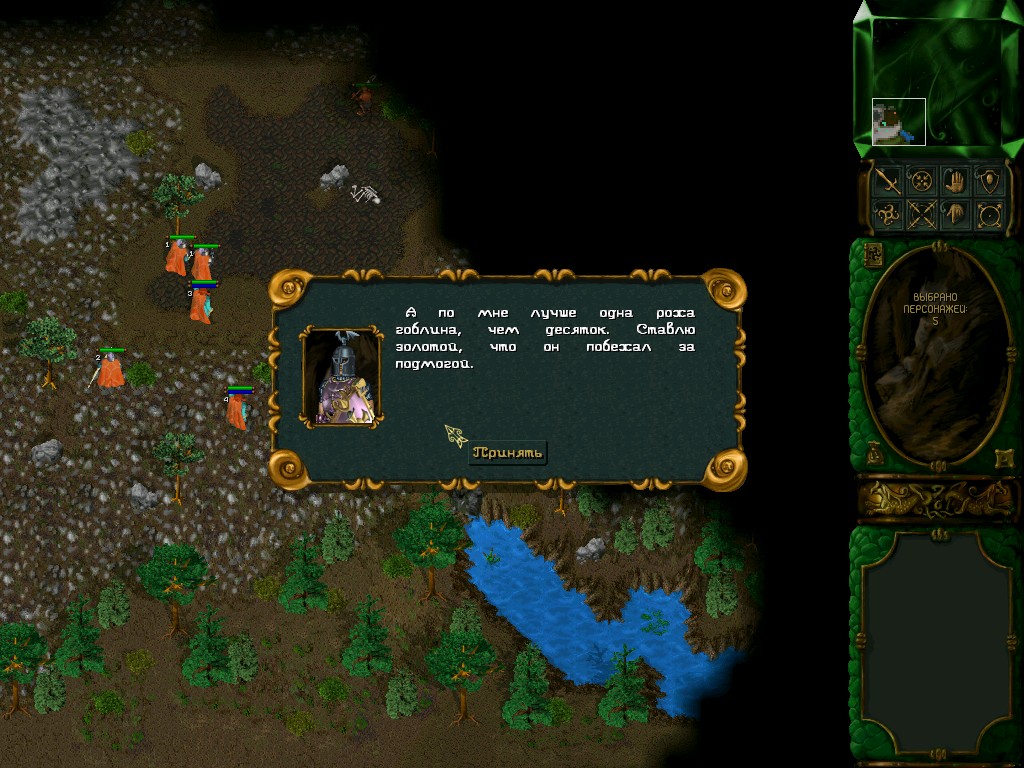1024x768 pixels.
Task: Choose the open raised hand command
Action: tap(956, 181)
